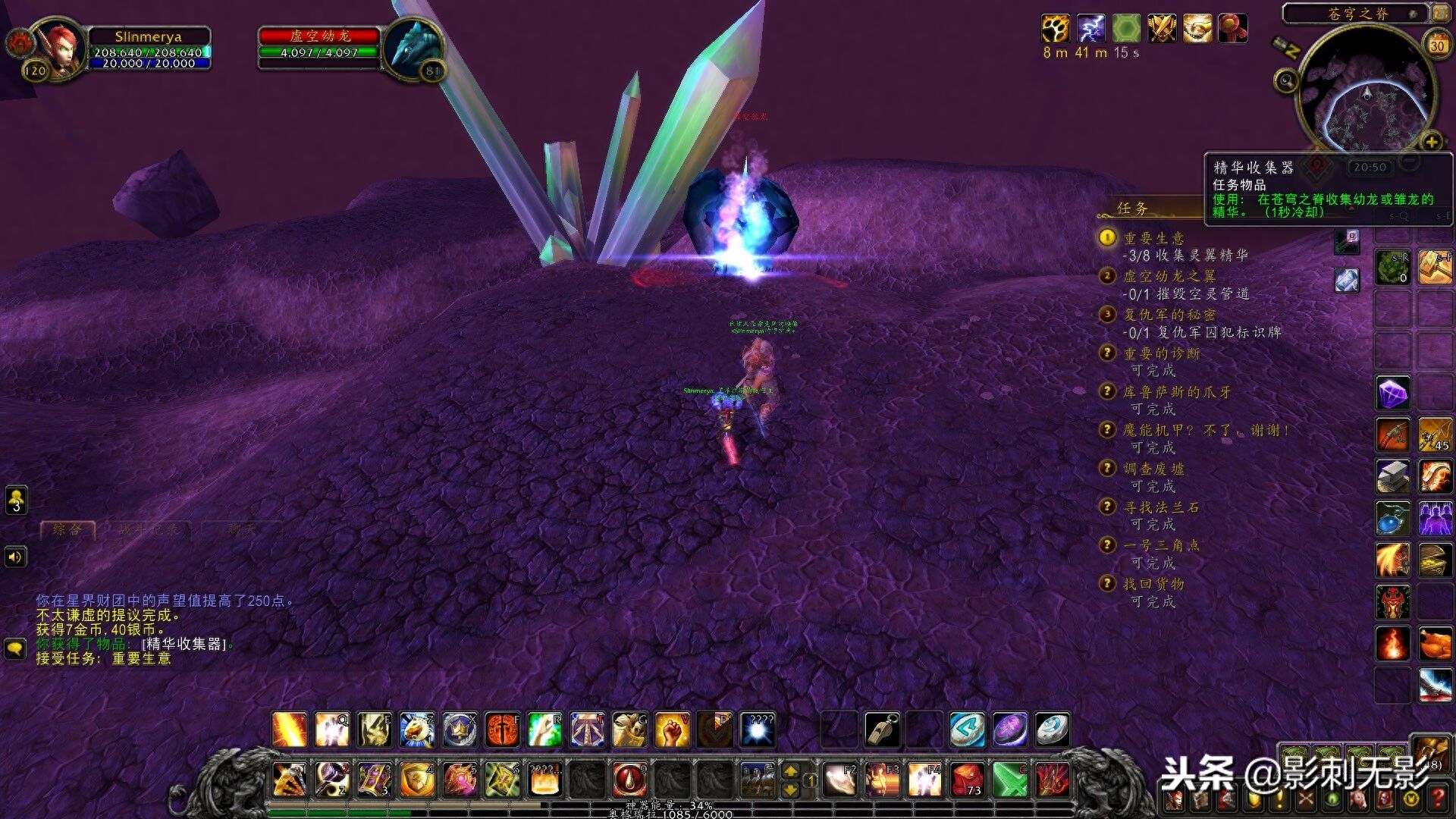Use the whistle item on action bar

point(882,729)
